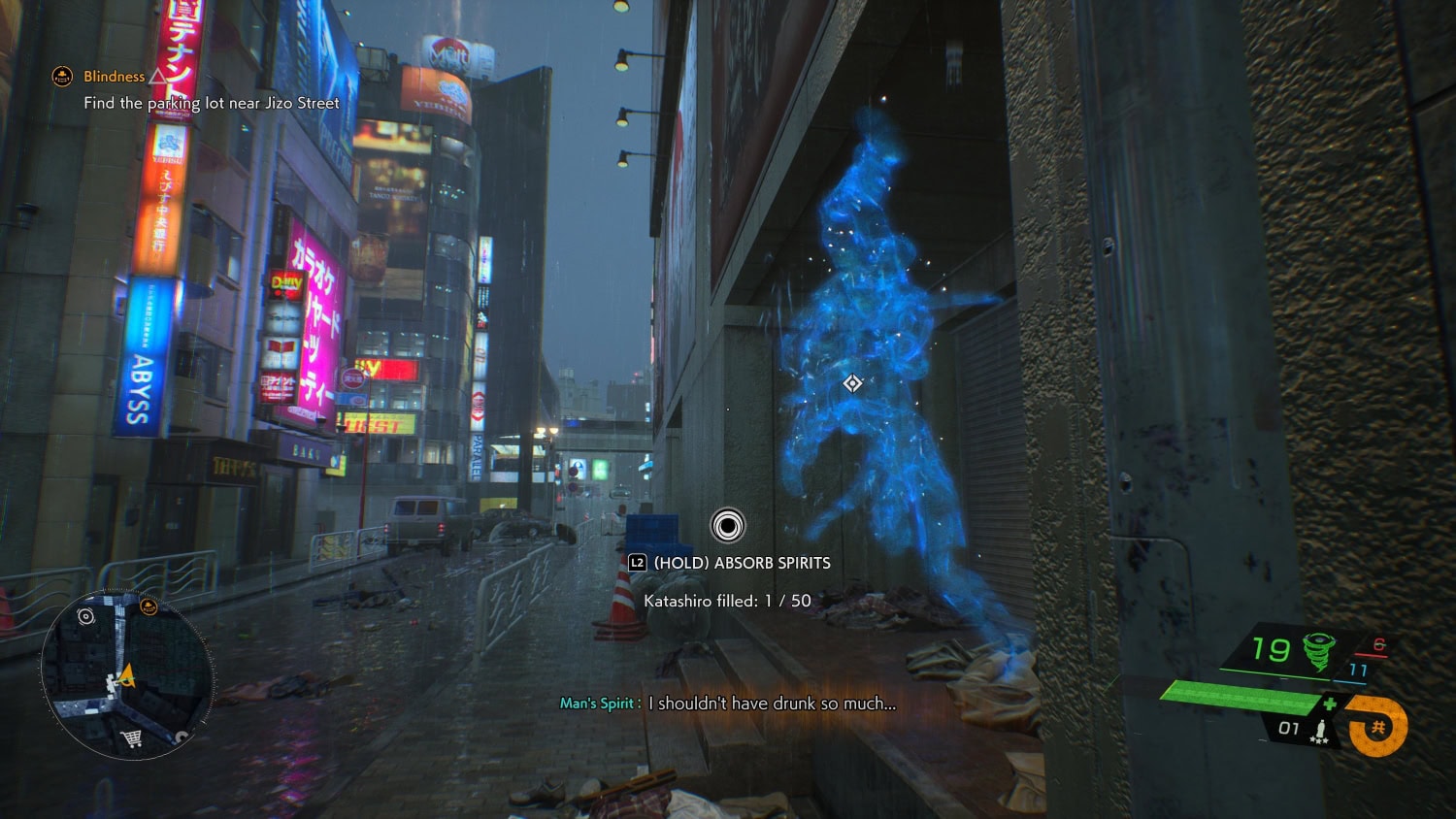Select the Blindness quest tracker
1456x819 pixels.
pos(114,77)
